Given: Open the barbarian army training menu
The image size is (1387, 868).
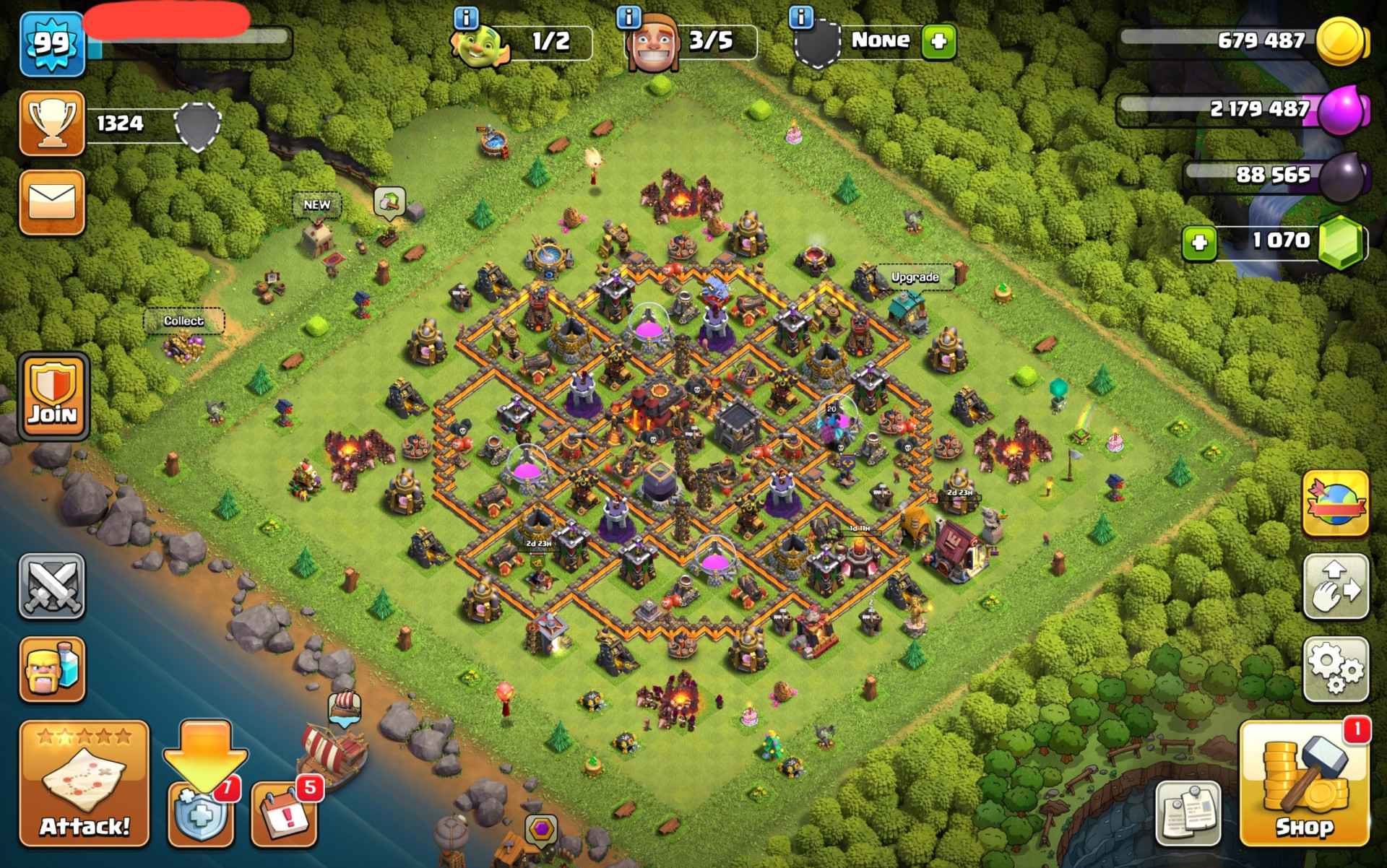Looking at the screenshot, I should coord(52,669).
